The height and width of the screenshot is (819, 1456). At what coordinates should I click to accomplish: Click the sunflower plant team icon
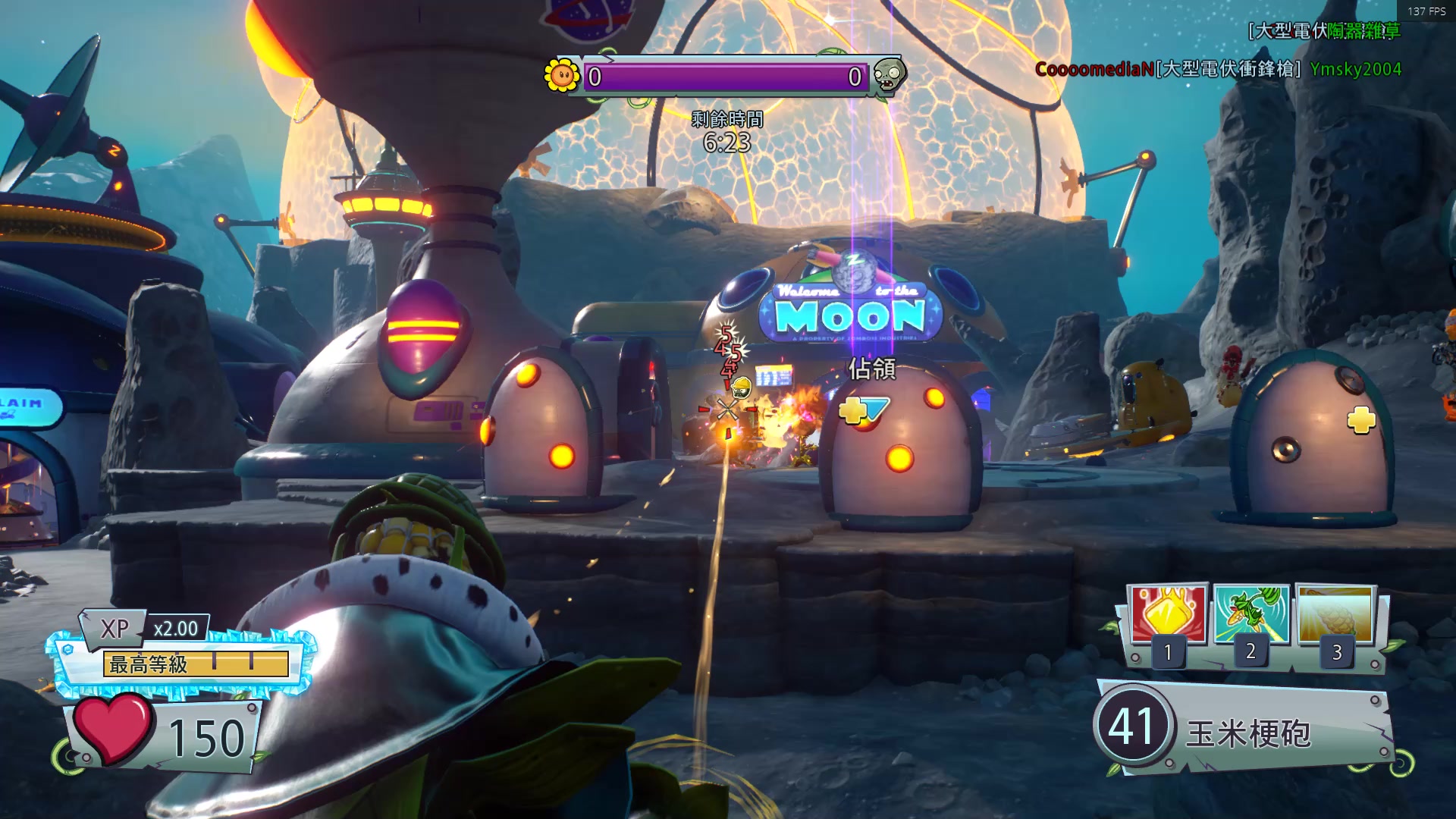[562, 75]
